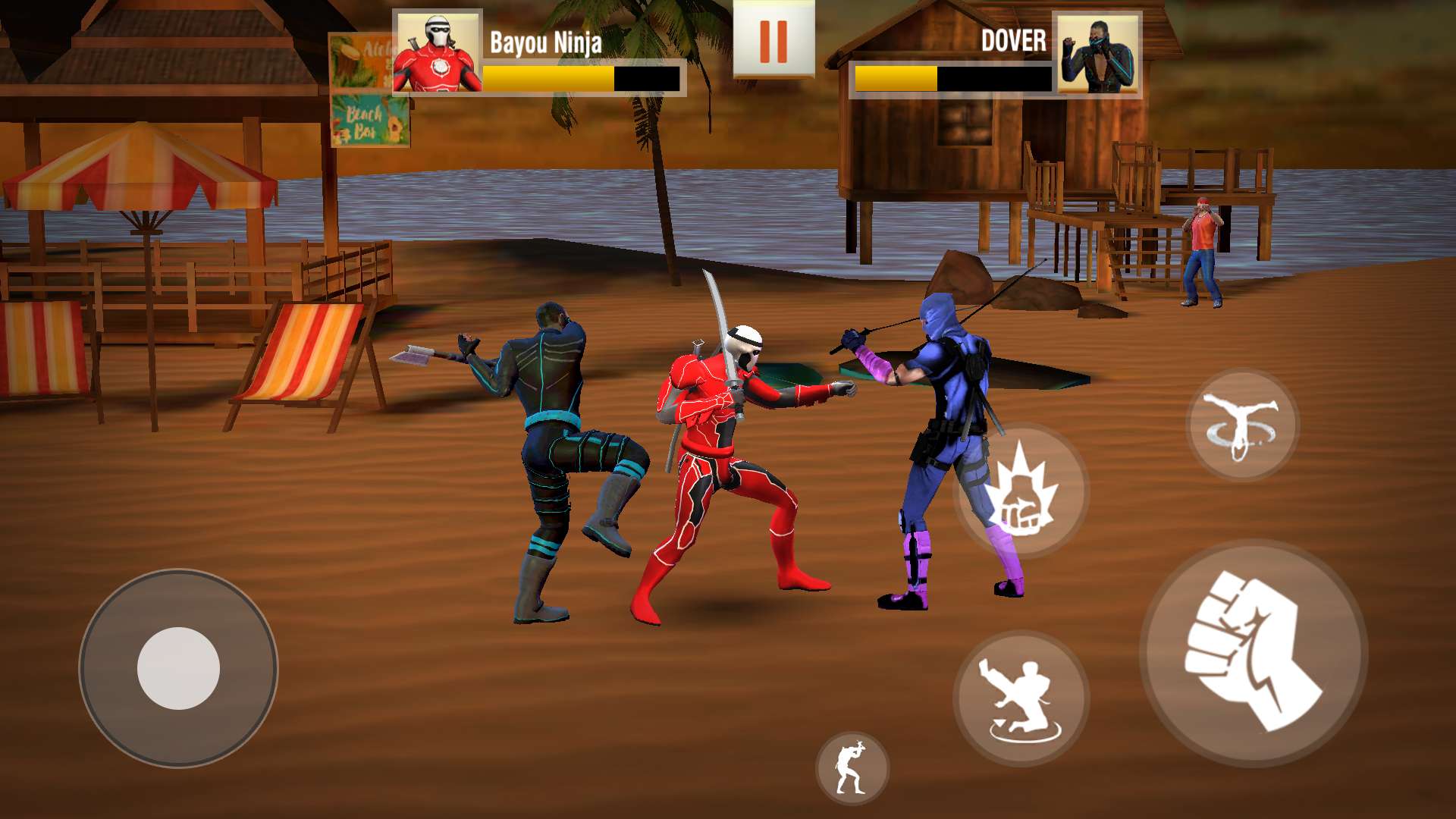Tap the Beach Bar sign board
The width and height of the screenshot is (1456, 819).
pos(369,121)
